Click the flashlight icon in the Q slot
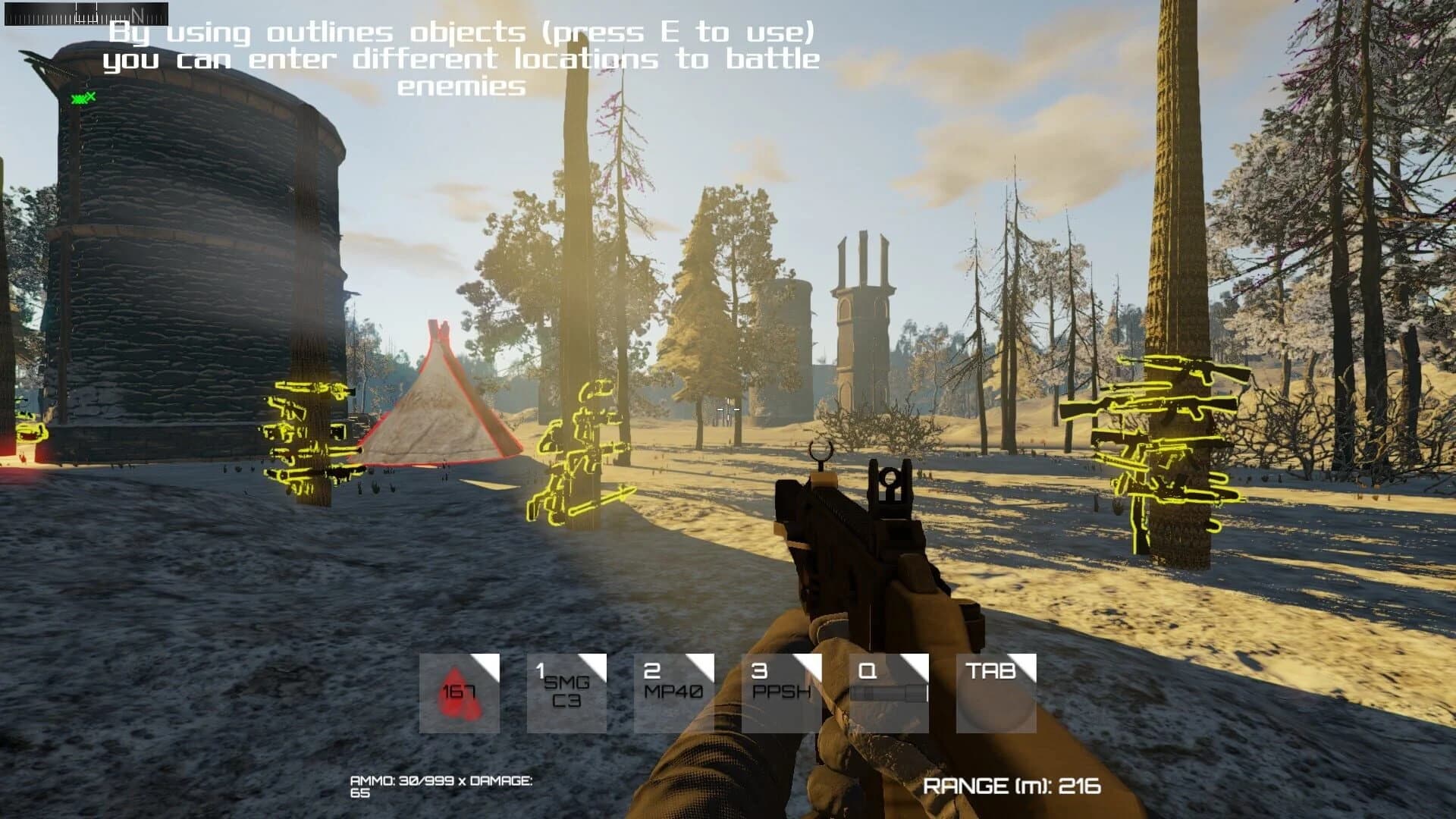 click(x=889, y=692)
